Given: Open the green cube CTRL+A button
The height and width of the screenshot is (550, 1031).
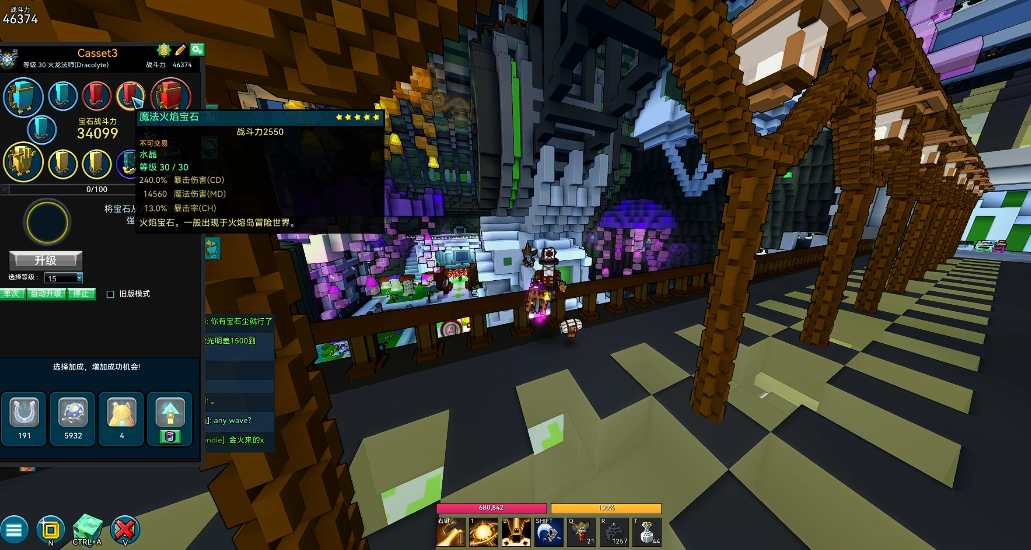Looking at the screenshot, I should (x=88, y=527).
